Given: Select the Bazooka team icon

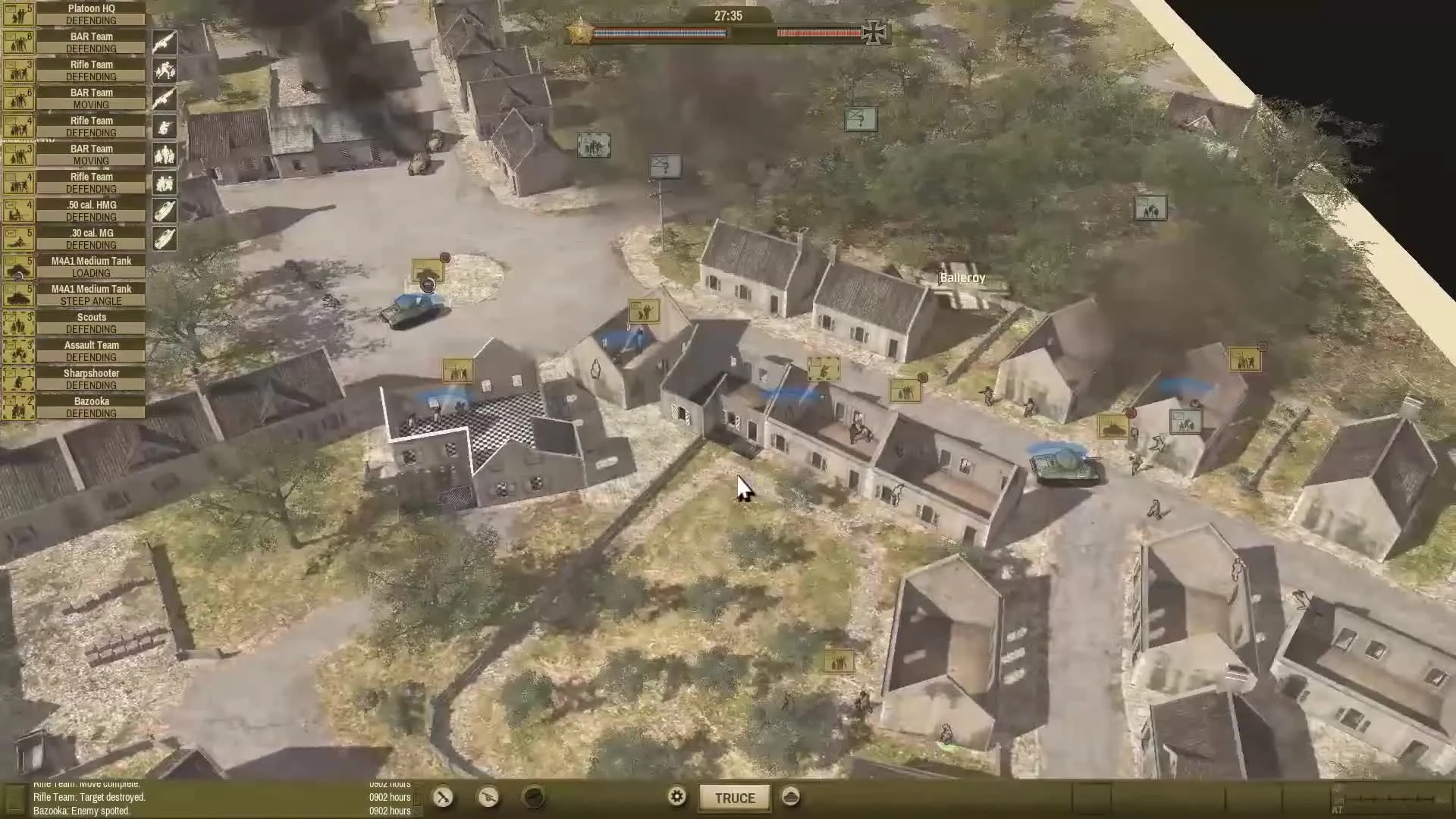Looking at the screenshot, I should 19,406.
